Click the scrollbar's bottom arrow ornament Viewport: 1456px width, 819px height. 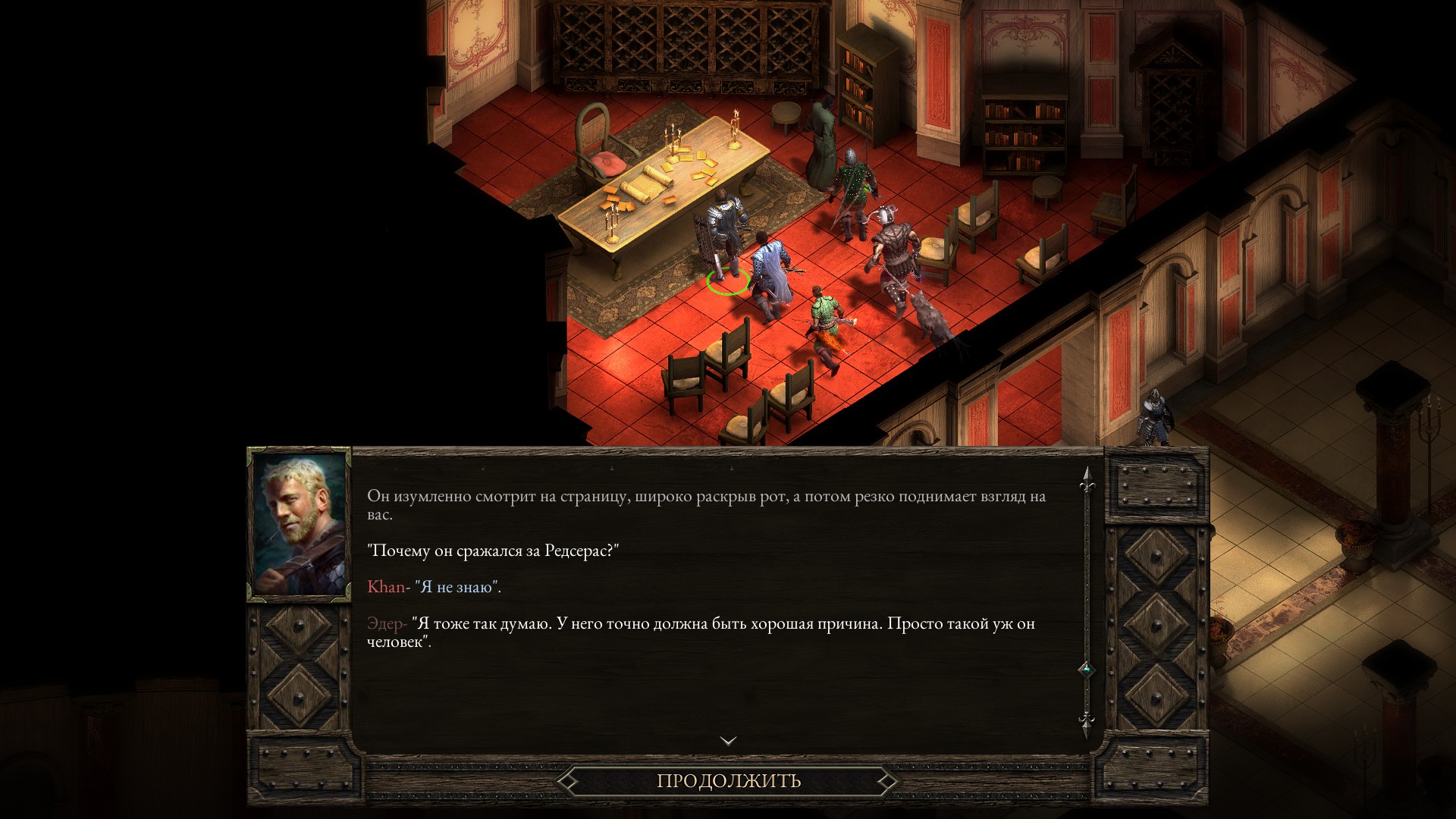point(1087,722)
